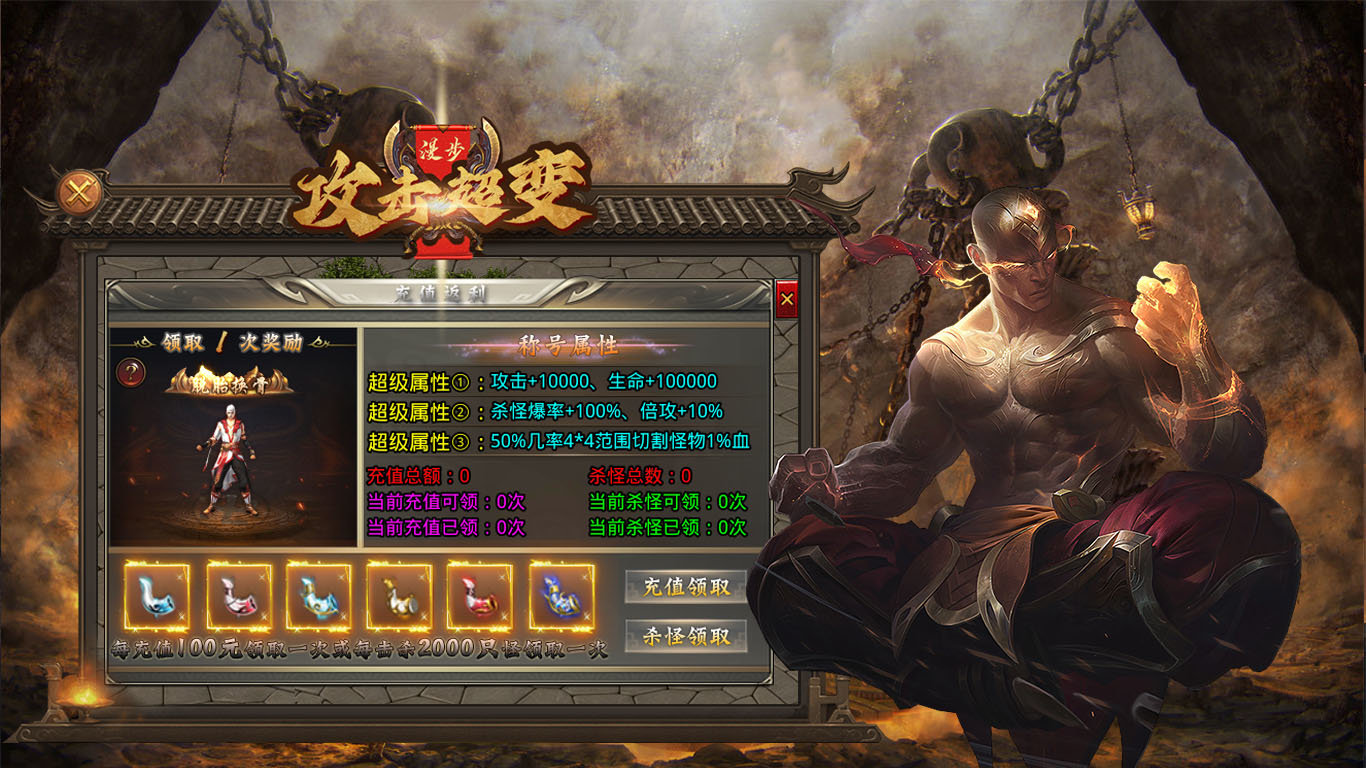The image size is (1366, 768).
Task: Click the round orange X button
Action: [80, 192]
